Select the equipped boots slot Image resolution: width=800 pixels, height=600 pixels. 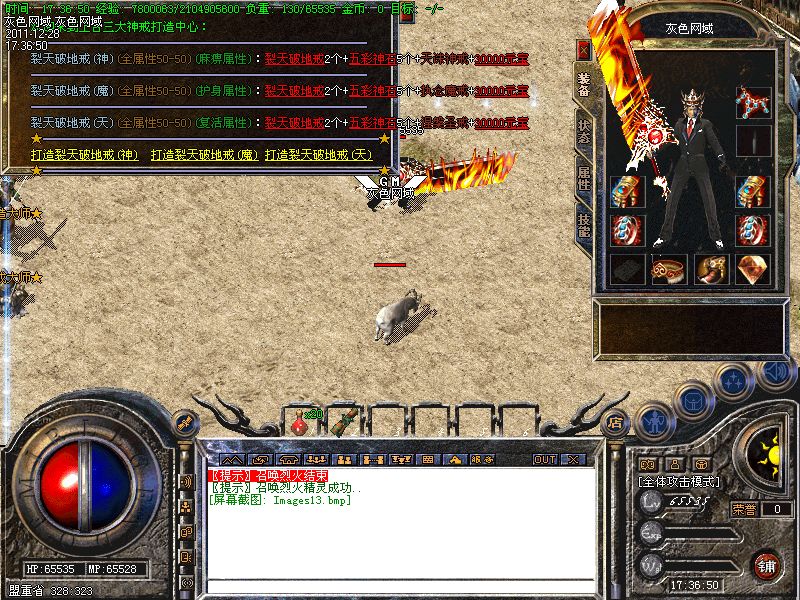(710, 268)
